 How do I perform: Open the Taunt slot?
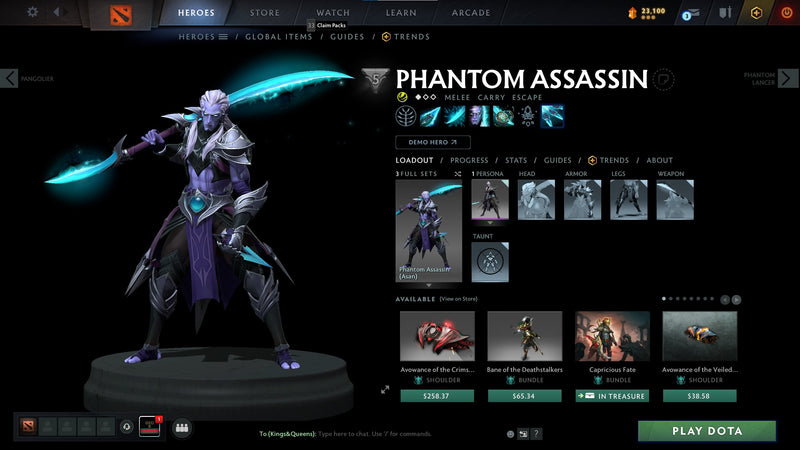(490, 262)
